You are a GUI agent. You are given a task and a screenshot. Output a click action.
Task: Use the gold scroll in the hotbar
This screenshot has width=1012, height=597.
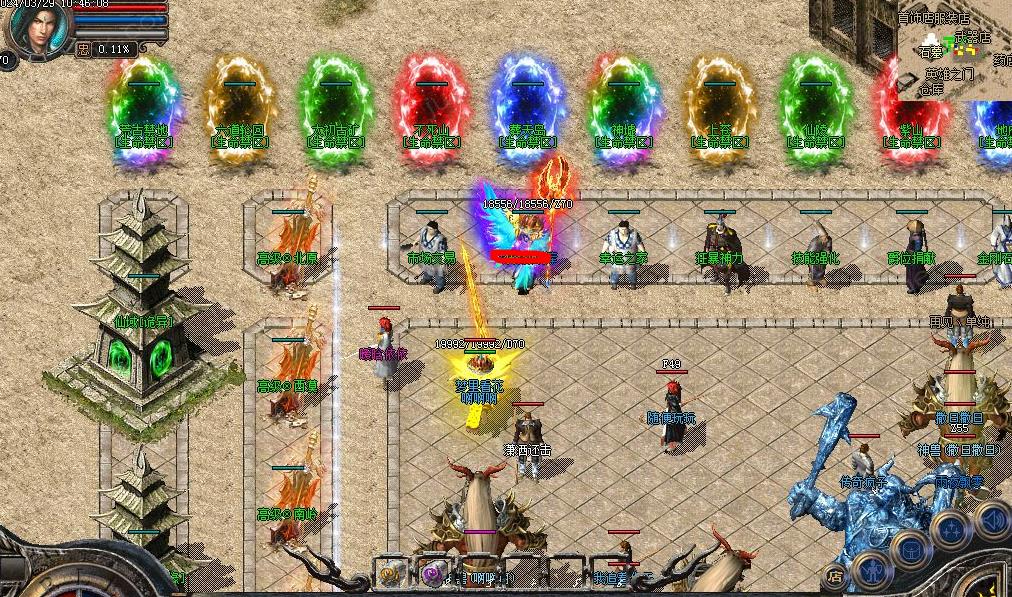(x=390, y=574)
